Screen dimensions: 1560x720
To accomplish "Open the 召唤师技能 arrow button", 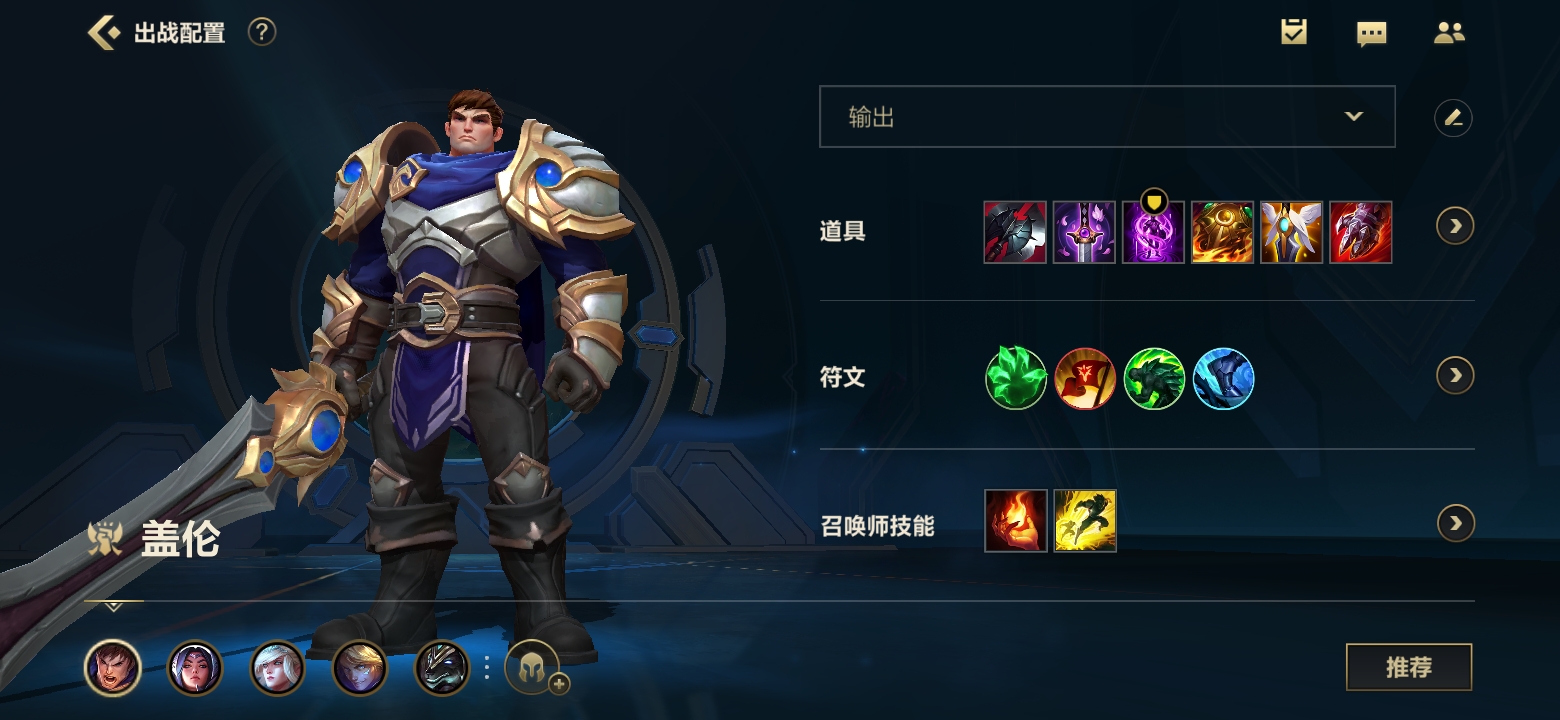I will pos(1455,523).
